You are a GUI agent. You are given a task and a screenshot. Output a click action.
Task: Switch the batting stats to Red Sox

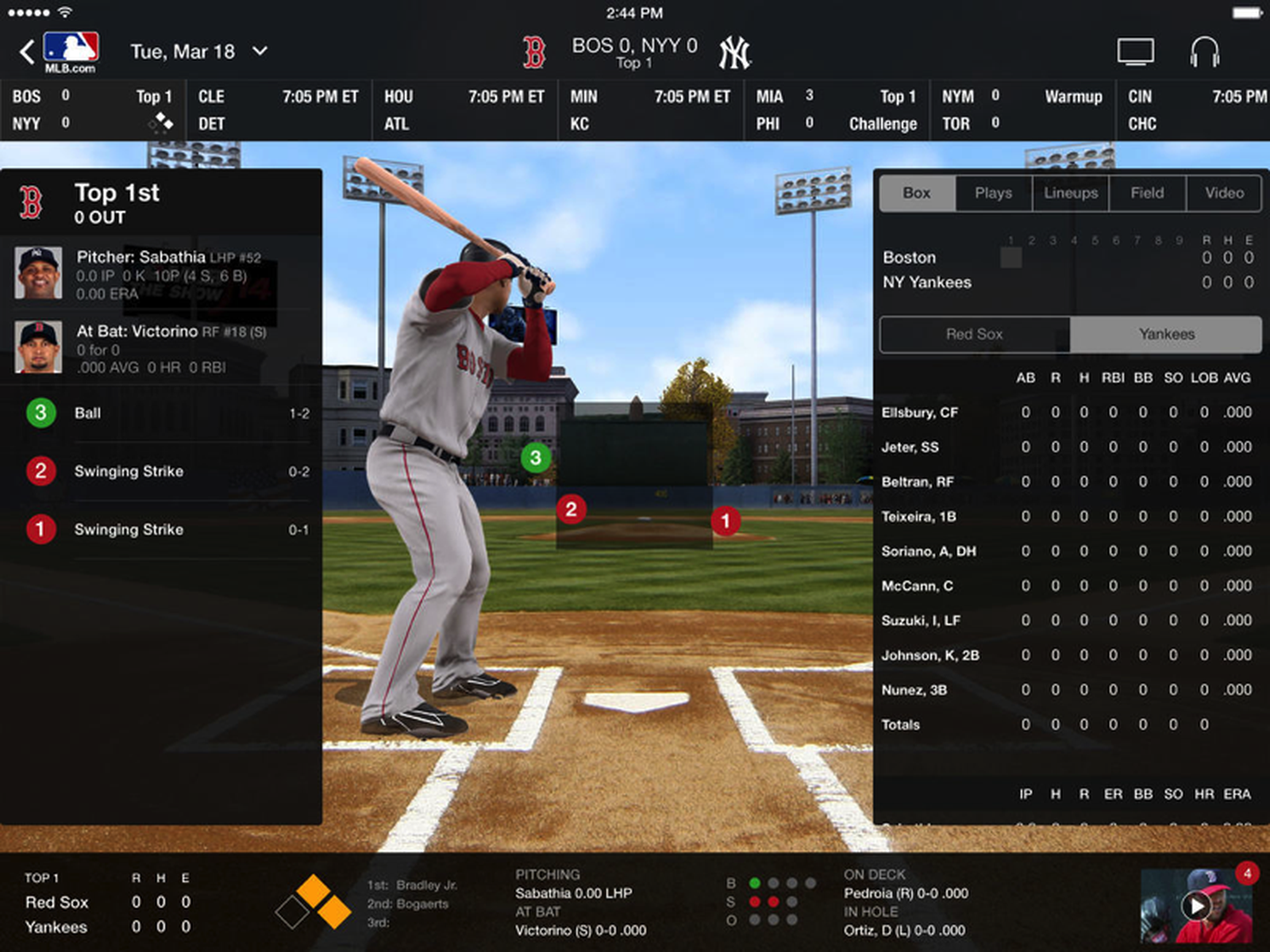[973, 334]
